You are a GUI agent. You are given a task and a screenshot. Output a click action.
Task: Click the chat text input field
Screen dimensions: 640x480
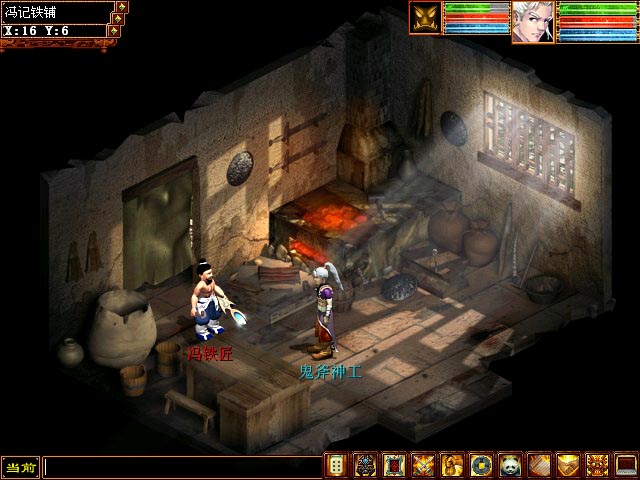(180, 467)
